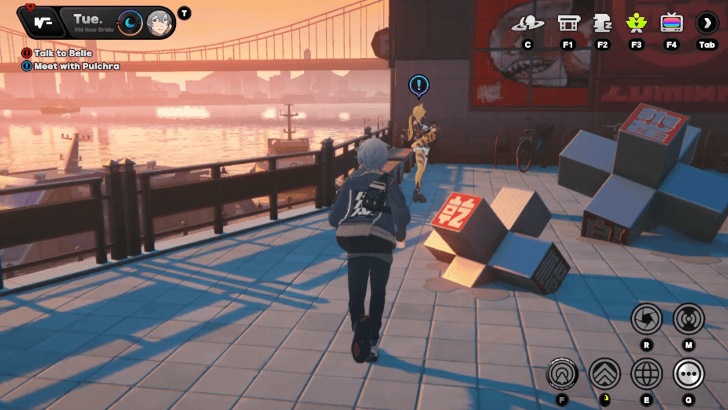Click the gray-haired character portrait
Viewport: 728px width, 410px height.
[159, 22]
